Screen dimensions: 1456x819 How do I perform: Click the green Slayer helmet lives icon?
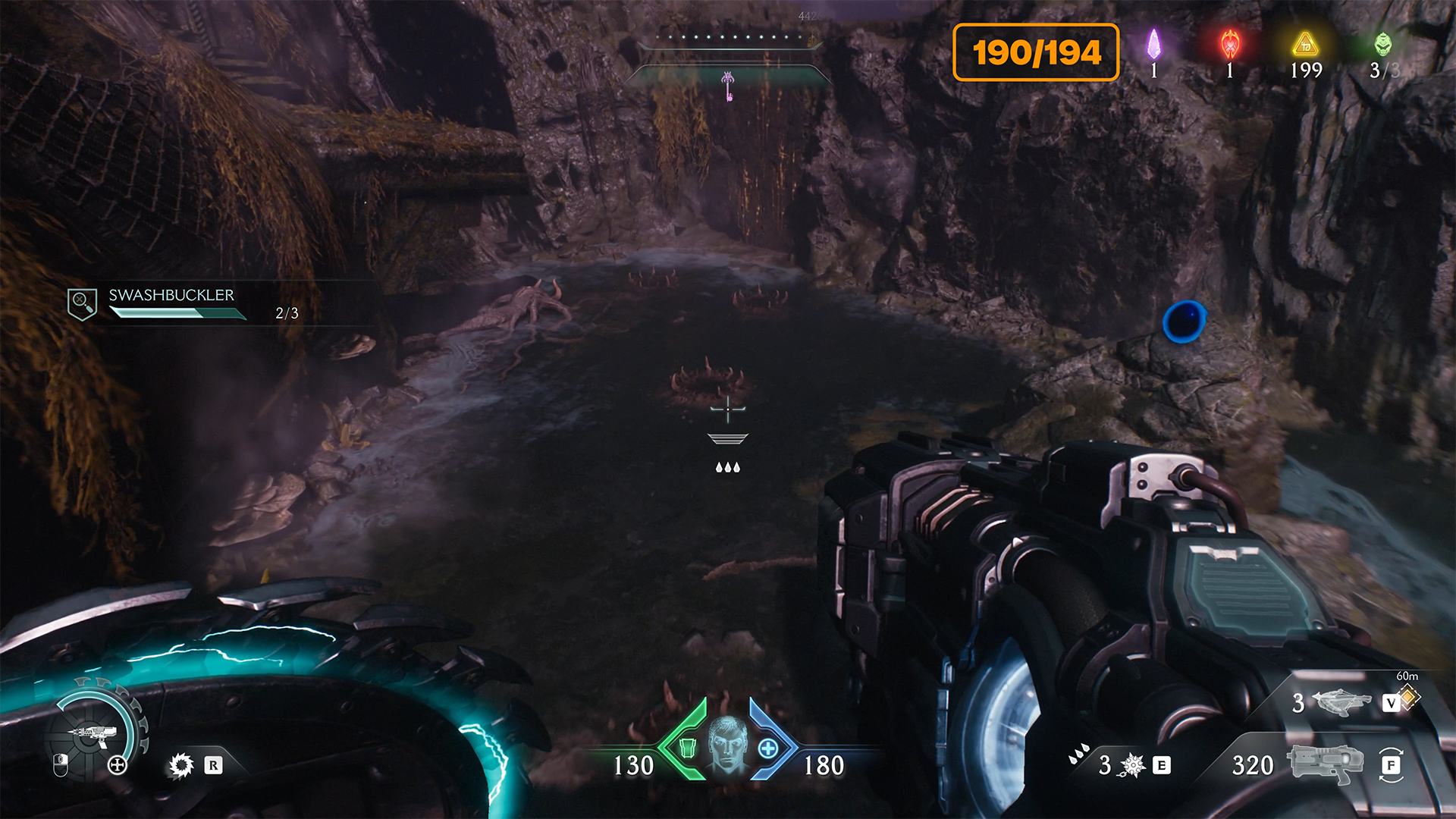[x=1383, y=44]
